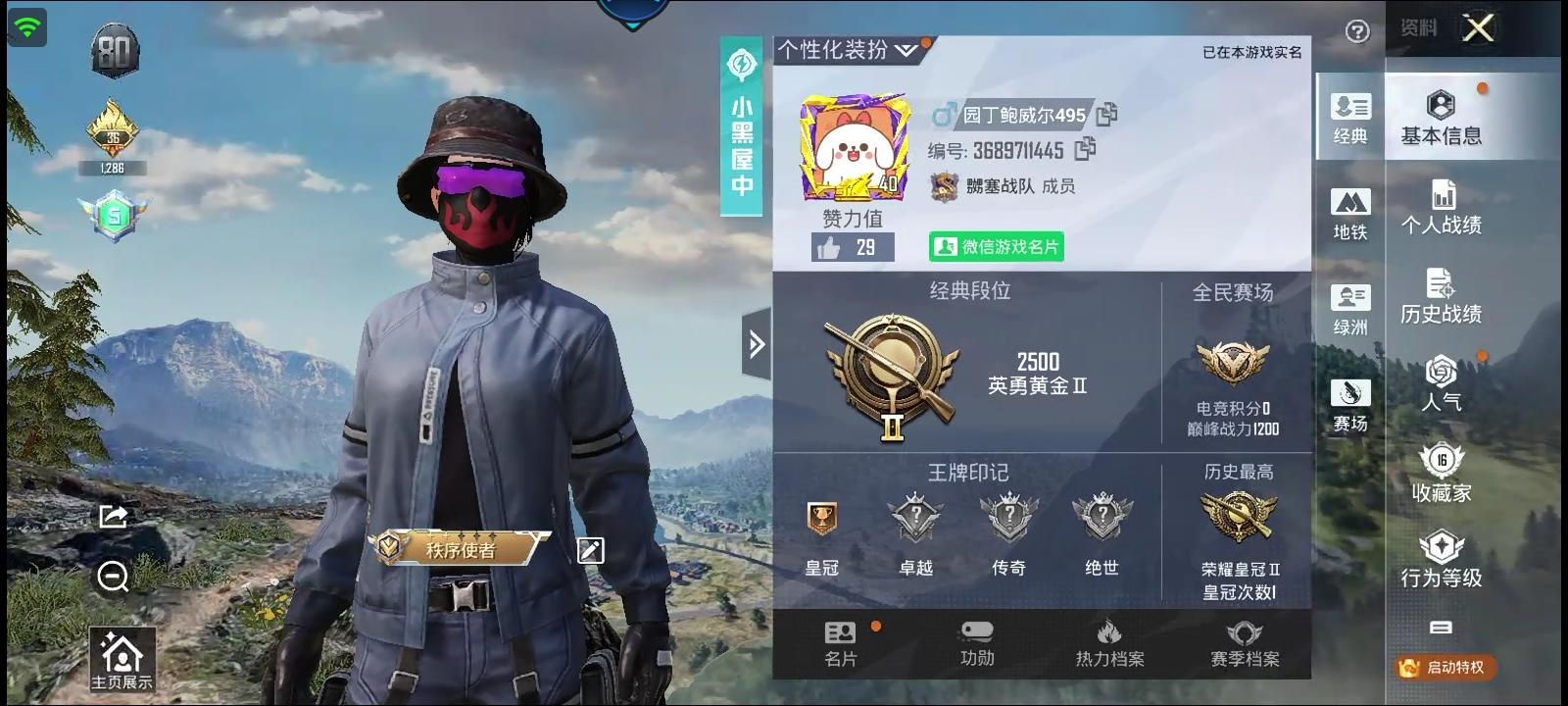Tap the WiFi status icon in the corner

27,25
